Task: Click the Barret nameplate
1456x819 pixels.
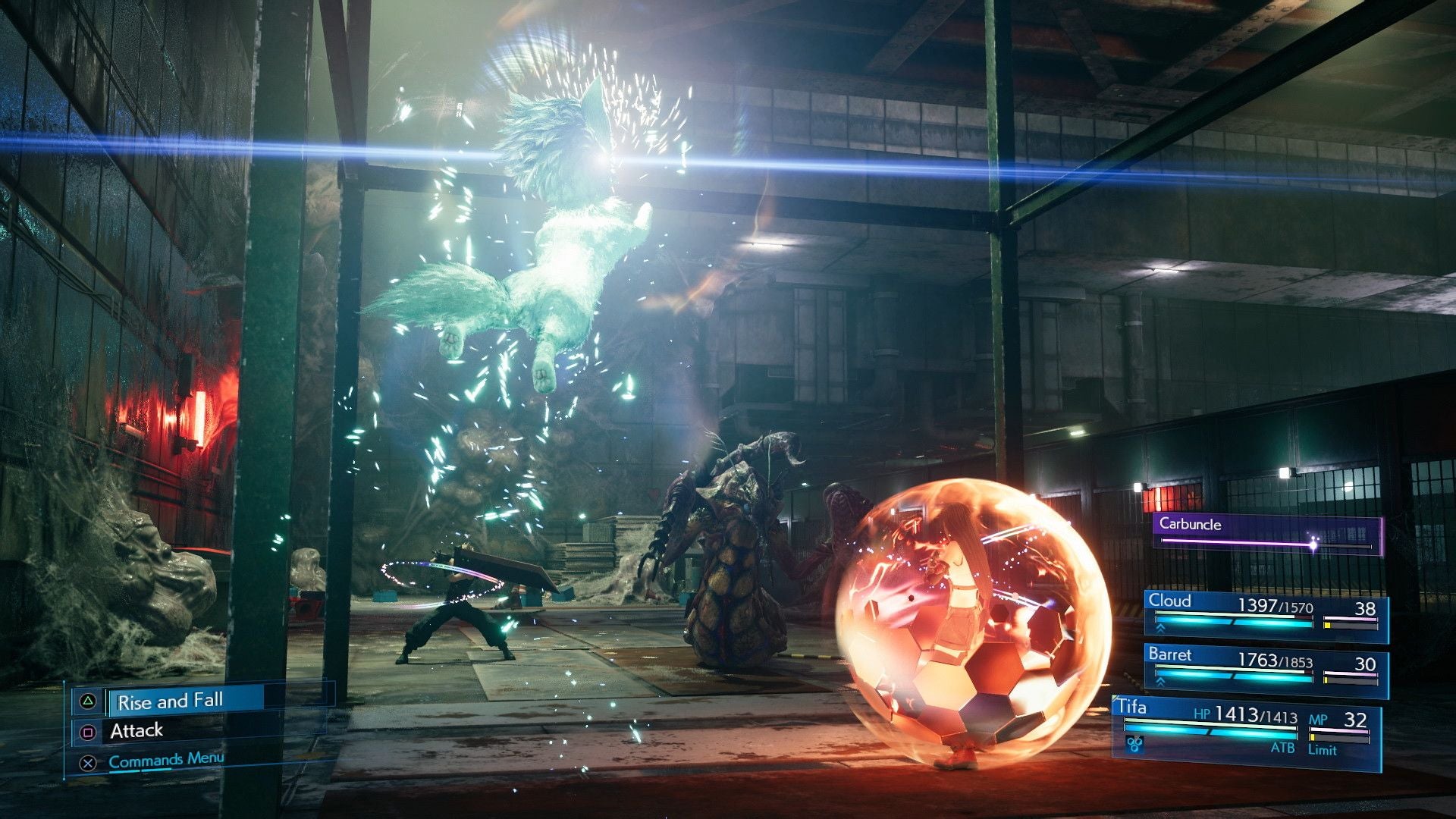Action: pyautogui.click(x=1170, y=654)
